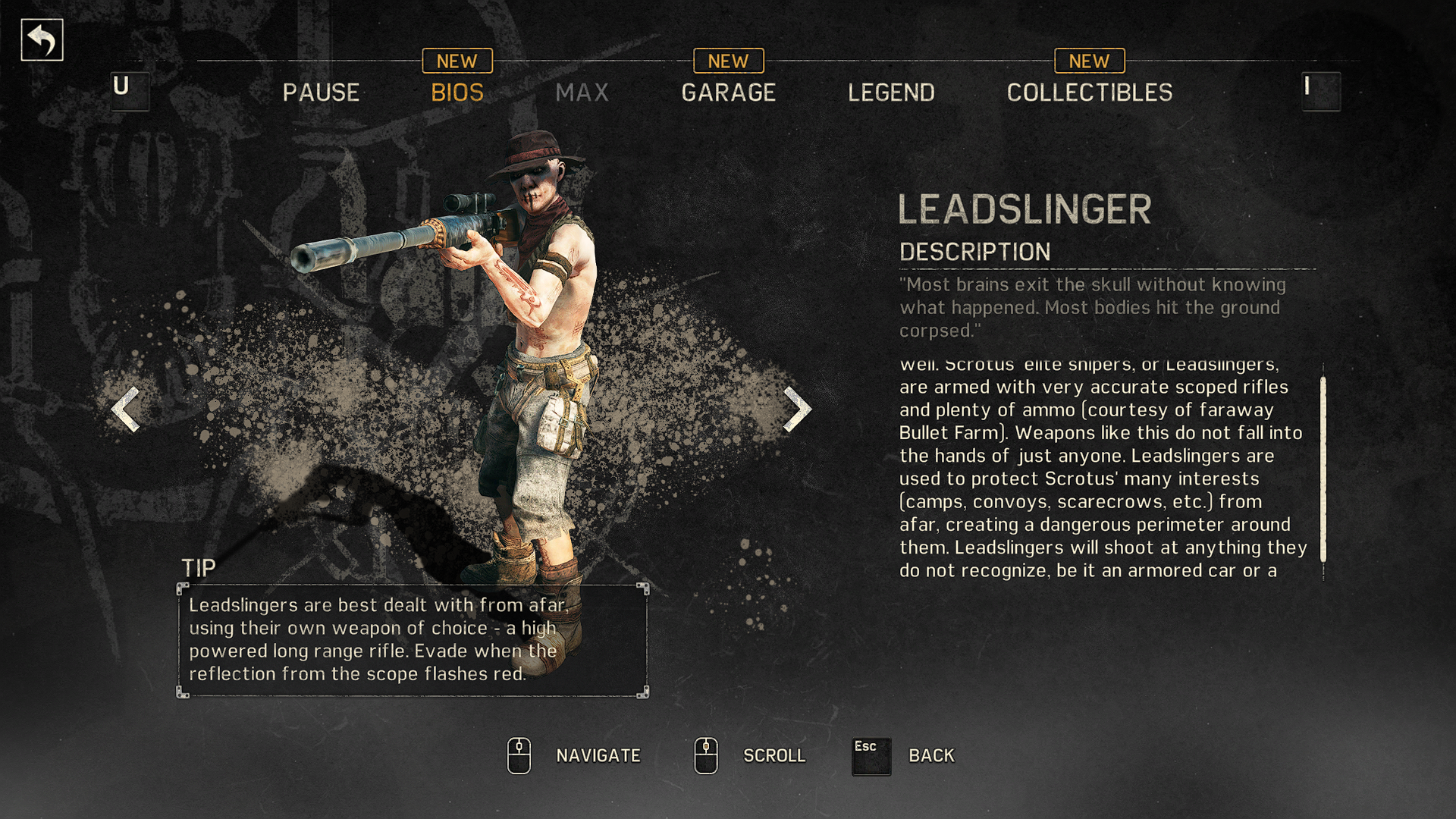This screenshot has width=1456, height=819.
Task: Select the Bios tab
Action: point(457,93)
